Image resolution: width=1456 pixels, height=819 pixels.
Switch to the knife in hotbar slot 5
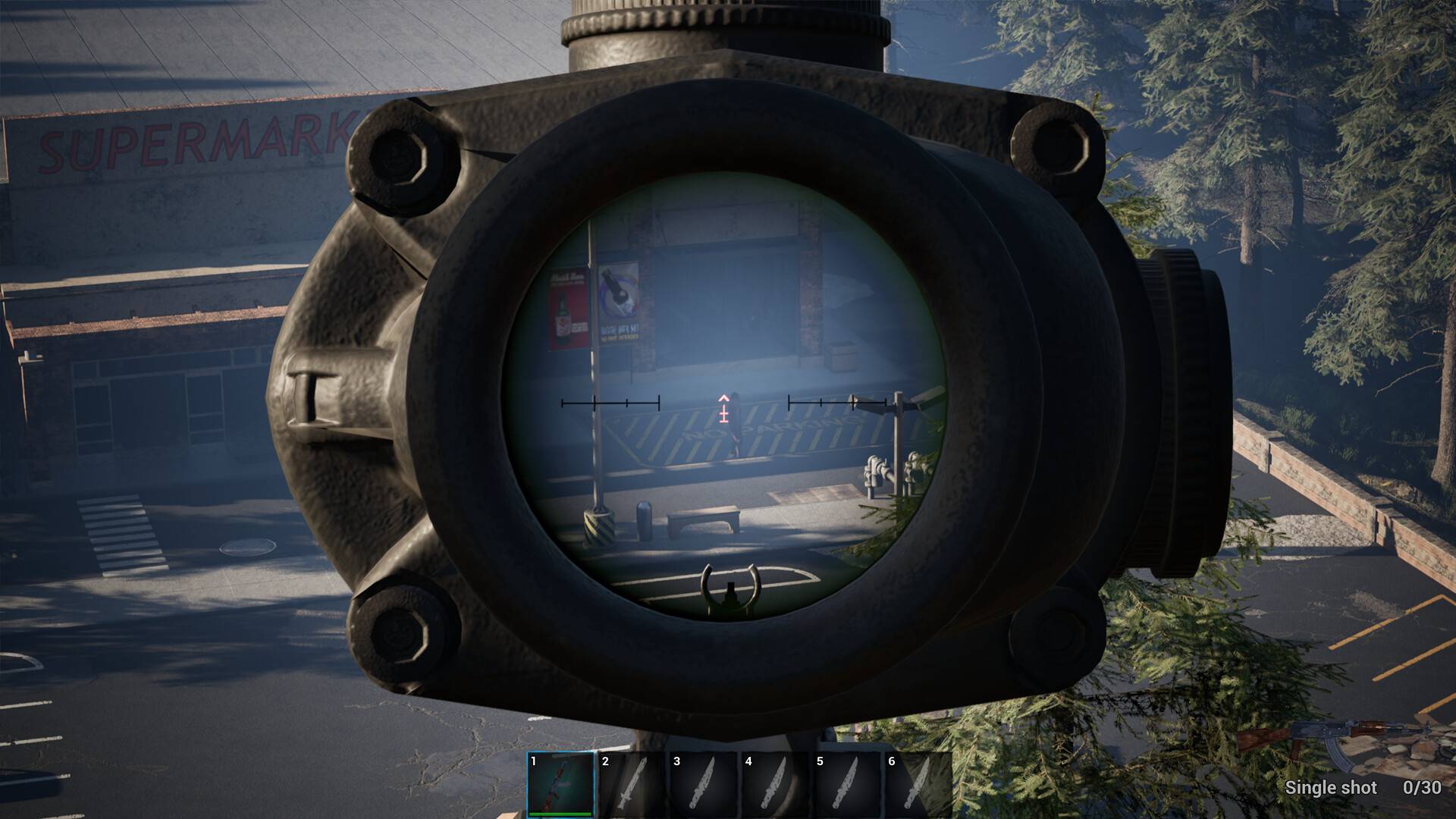[846, 783]
